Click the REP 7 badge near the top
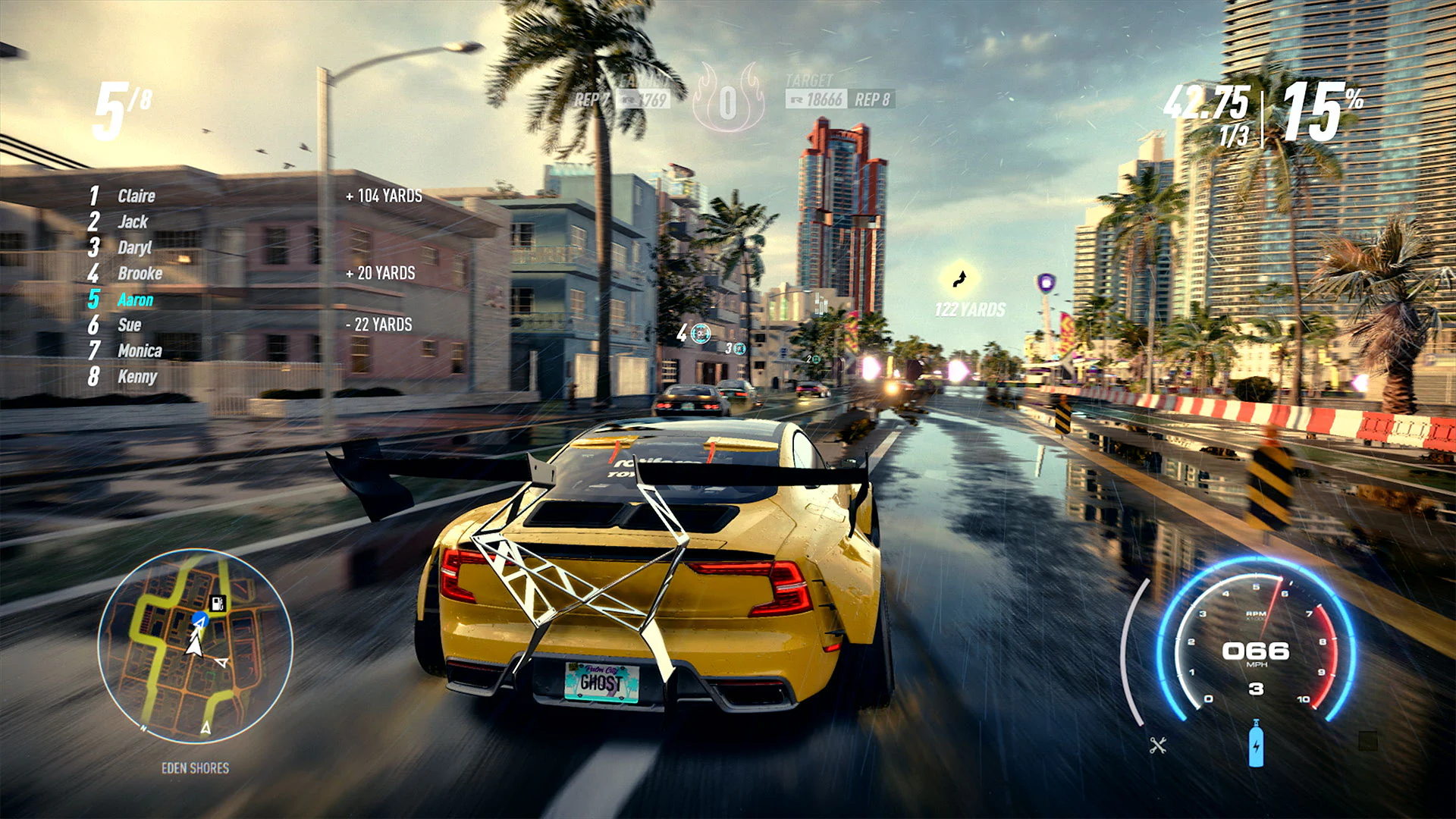The image size is (1456, 819). pyautogui.click(x=591, y=99)
